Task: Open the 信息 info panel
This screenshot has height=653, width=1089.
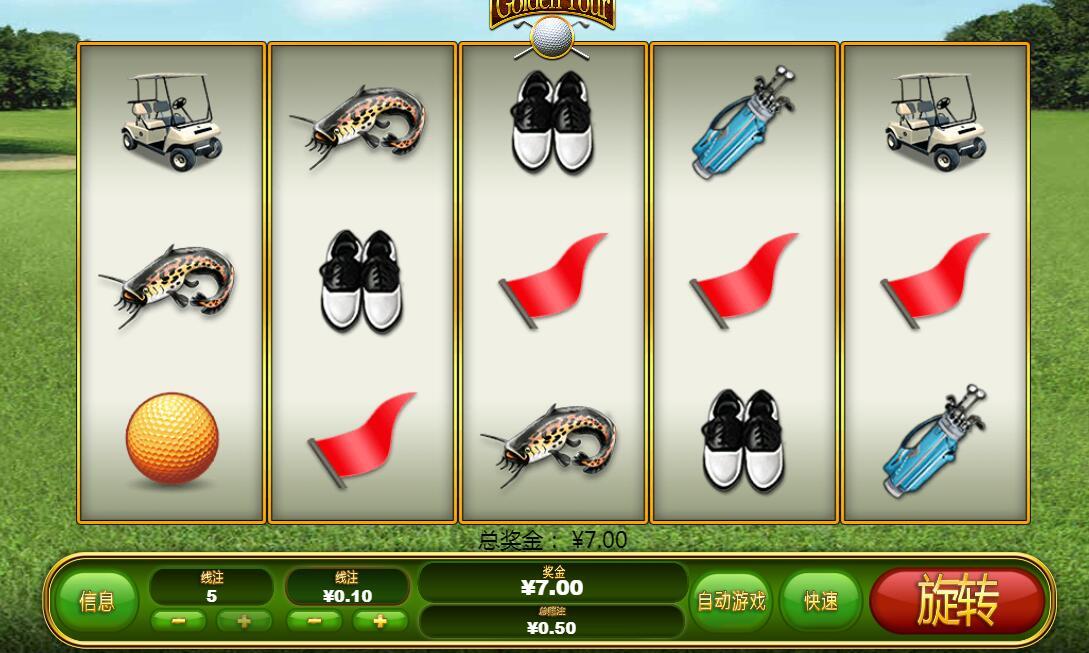Action: (x=96, y=601)
